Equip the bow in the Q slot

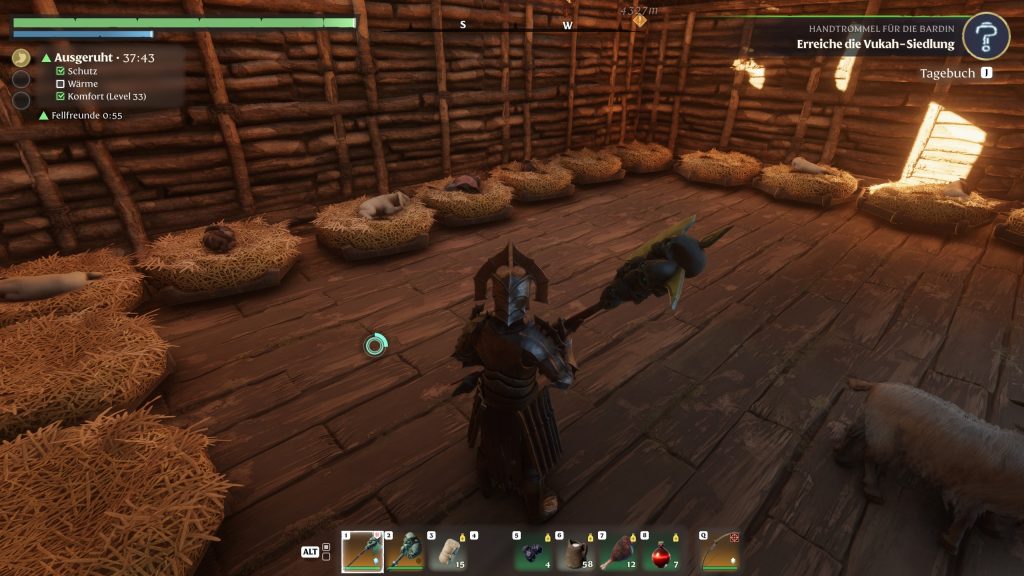(718, 551)
